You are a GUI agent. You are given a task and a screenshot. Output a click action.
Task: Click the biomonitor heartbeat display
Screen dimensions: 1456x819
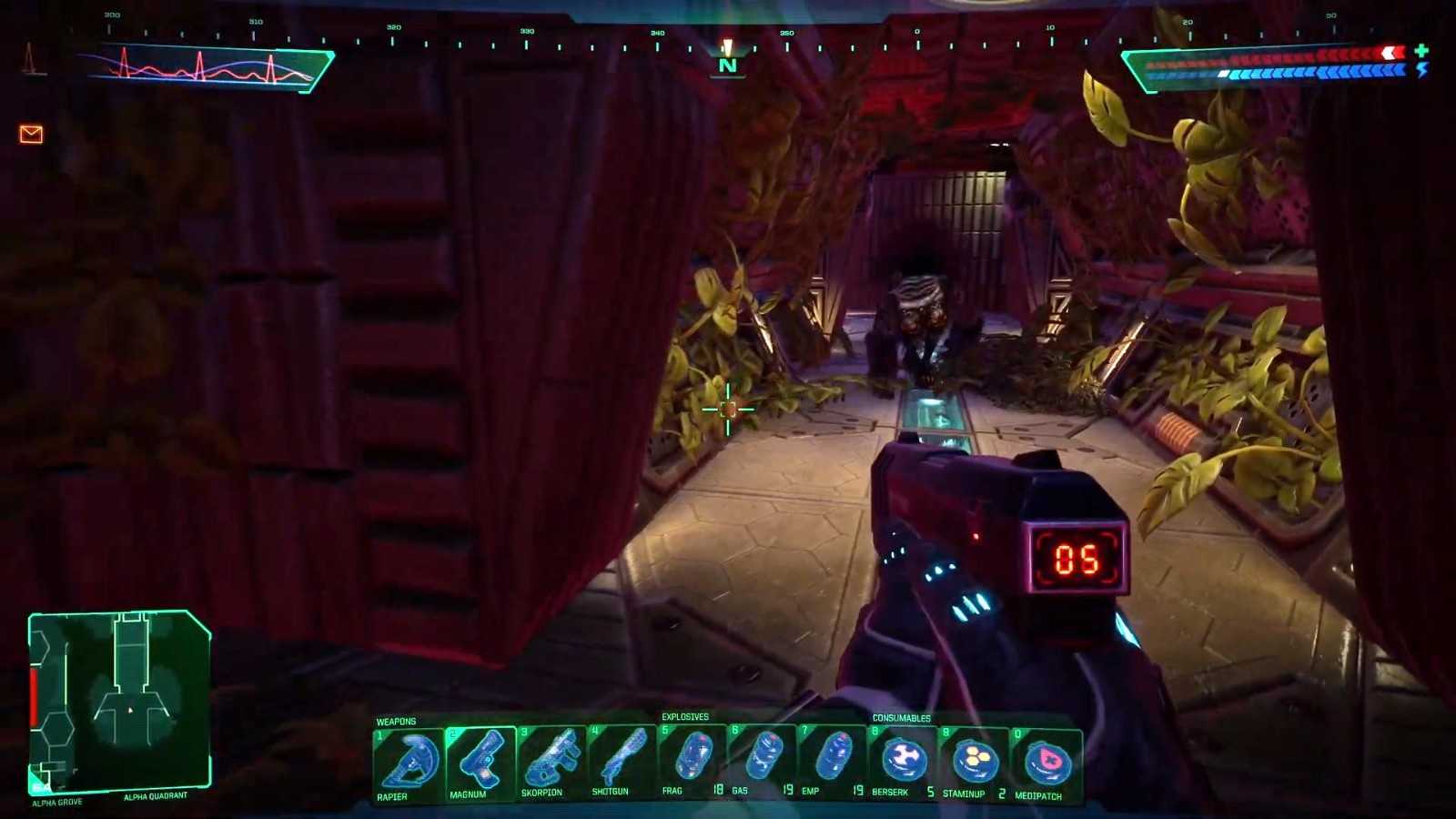pyautogui.click(x=209, y=67)
